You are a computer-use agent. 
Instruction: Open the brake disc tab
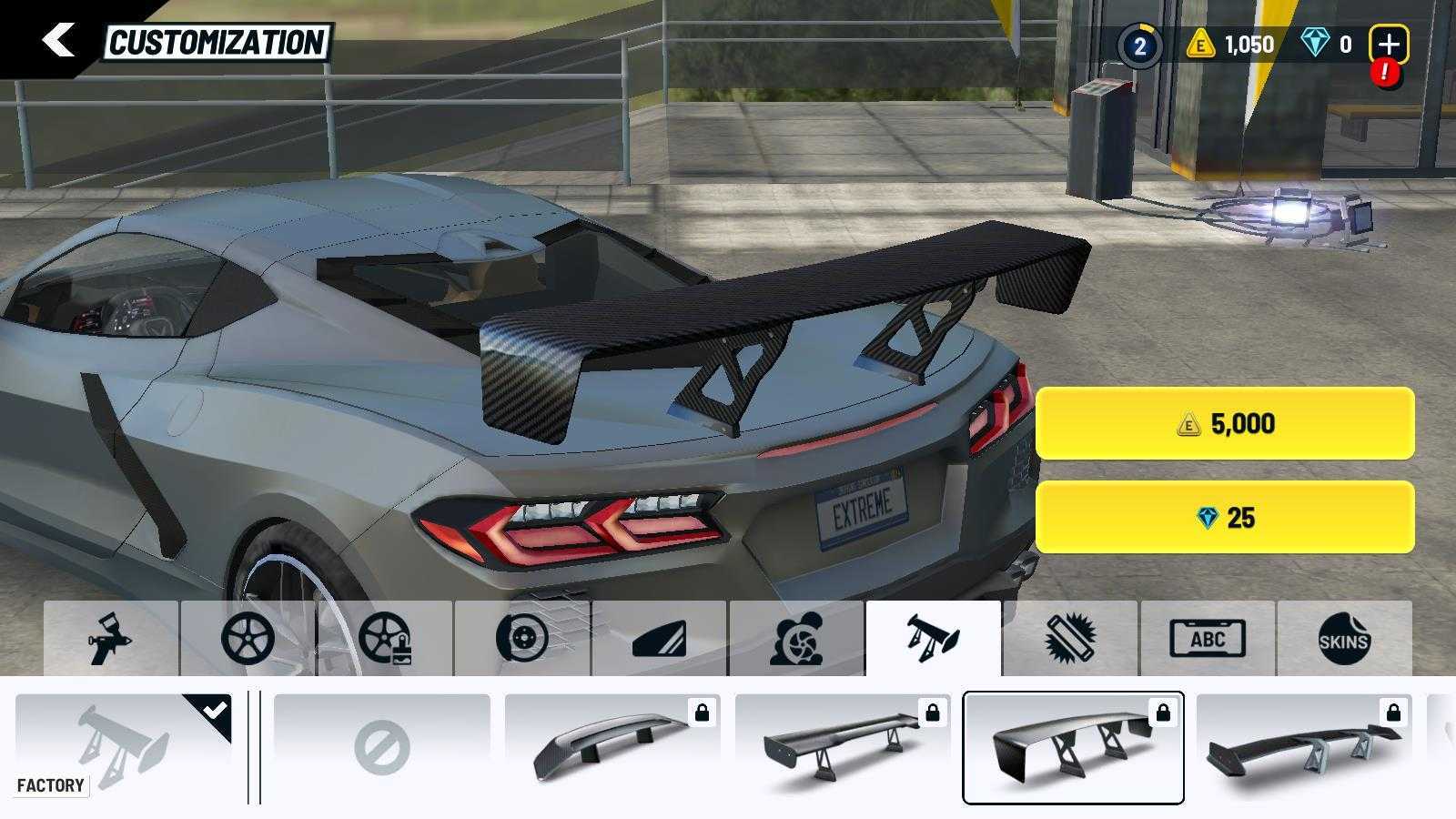[522, 639]
